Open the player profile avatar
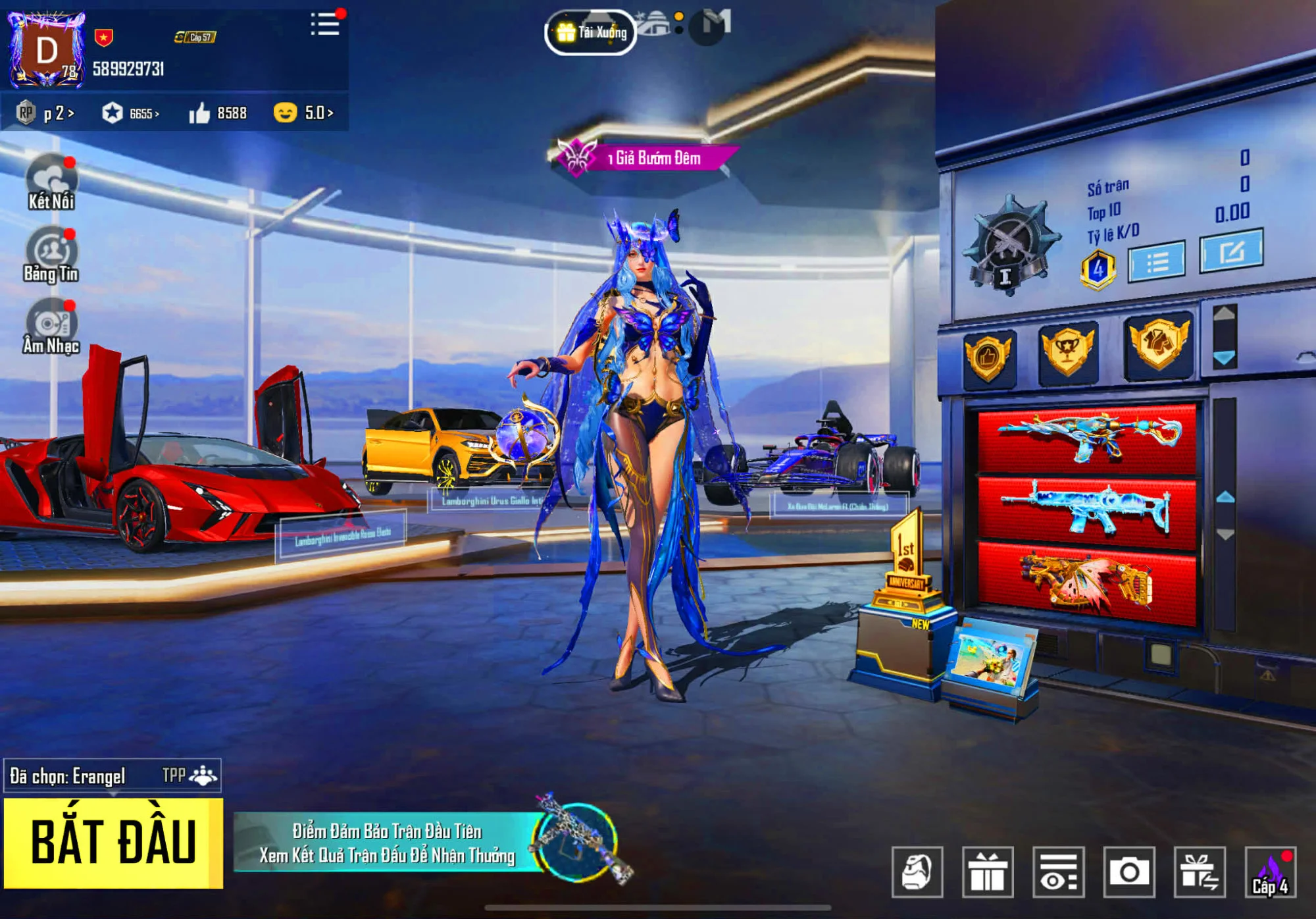Screen dimensions: 1316x919 (47, 51)
